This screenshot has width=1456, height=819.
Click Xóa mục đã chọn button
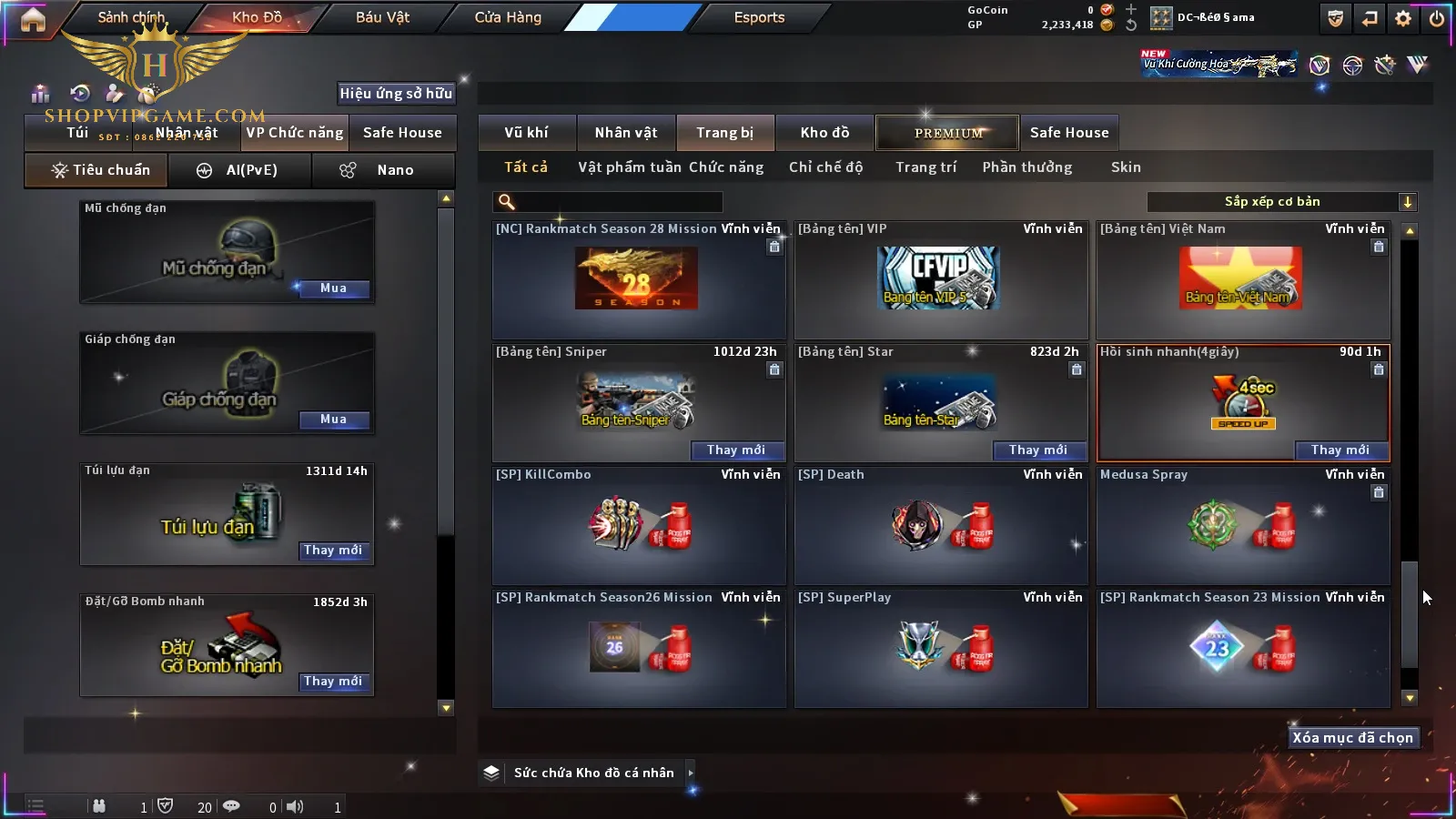click(x=1352, y=738)
